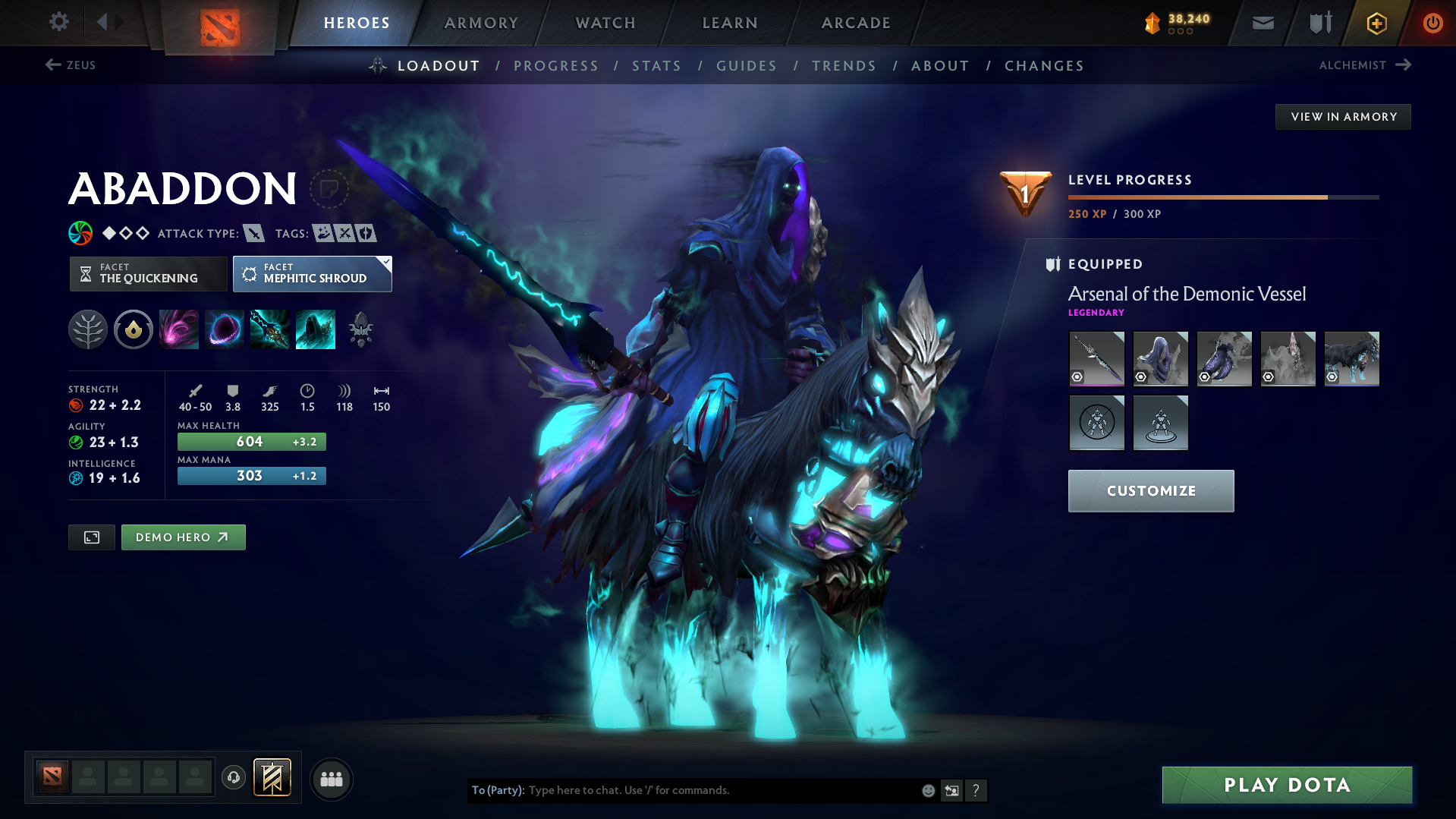Open the mail inbox icon
This screenshot has height=819, width=1456.
click(x=1262, y=23)
